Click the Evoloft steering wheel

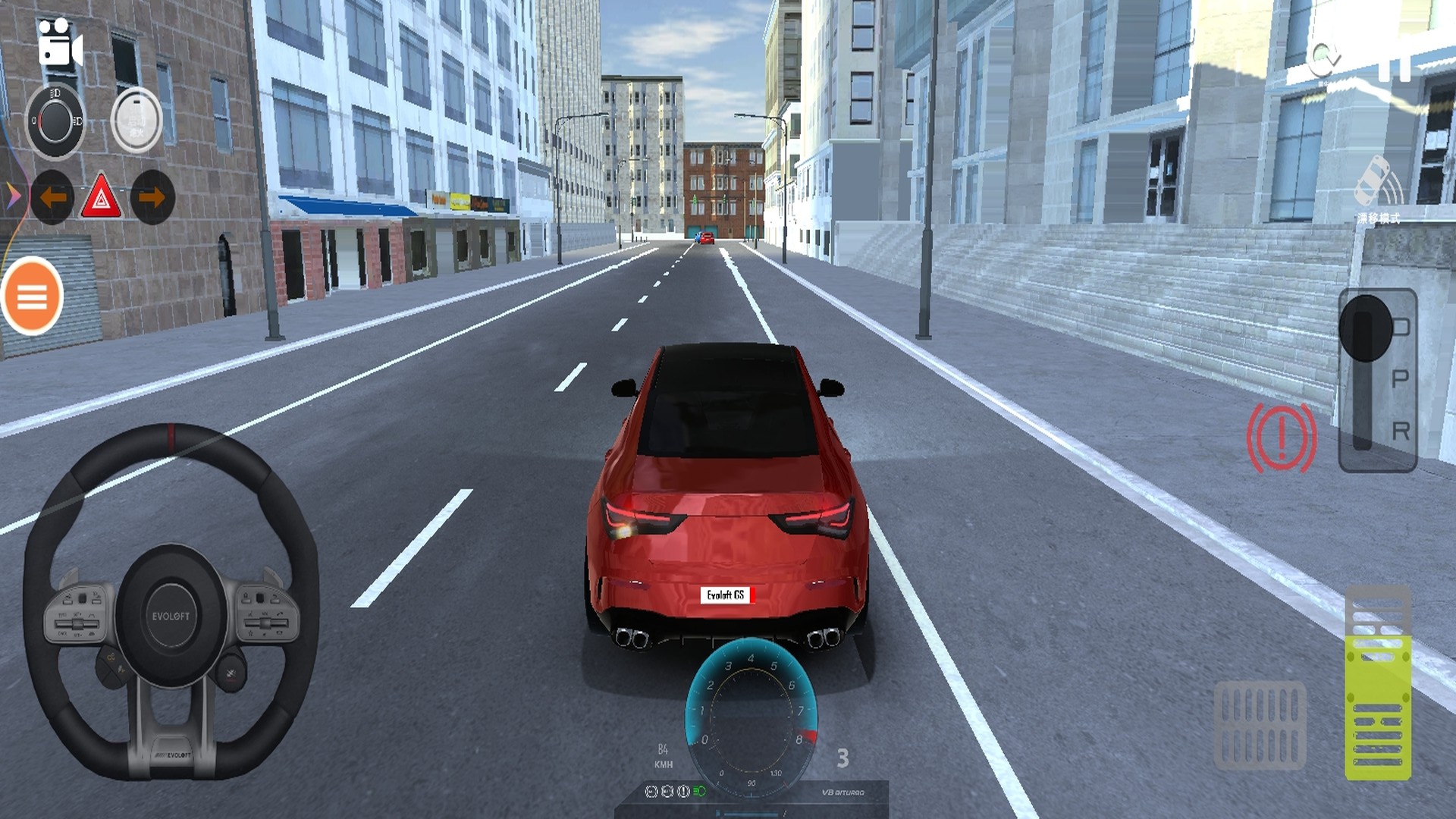[171, 603]
